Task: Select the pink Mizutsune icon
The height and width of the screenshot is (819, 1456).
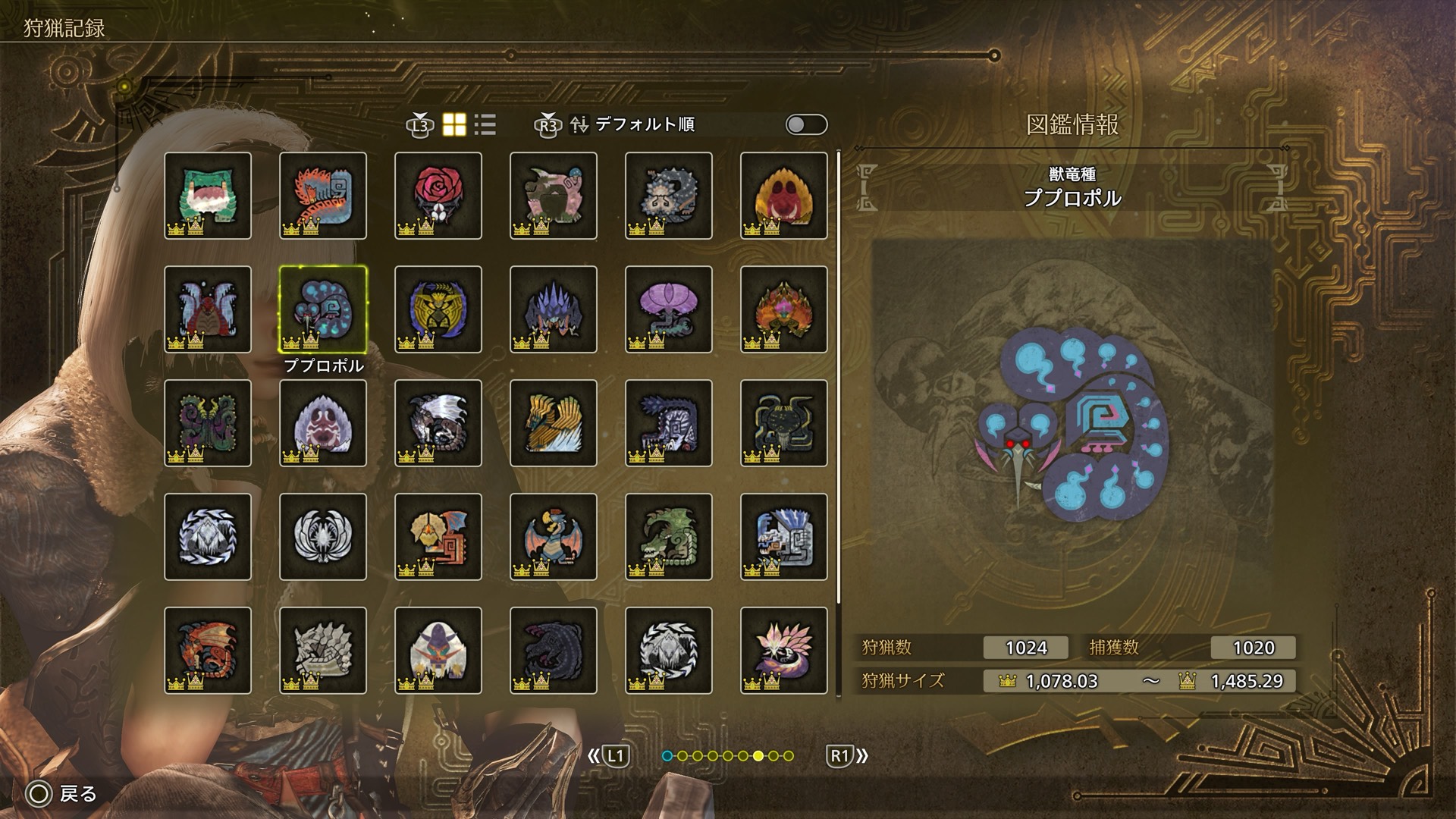Action: [x=784, y=651]
